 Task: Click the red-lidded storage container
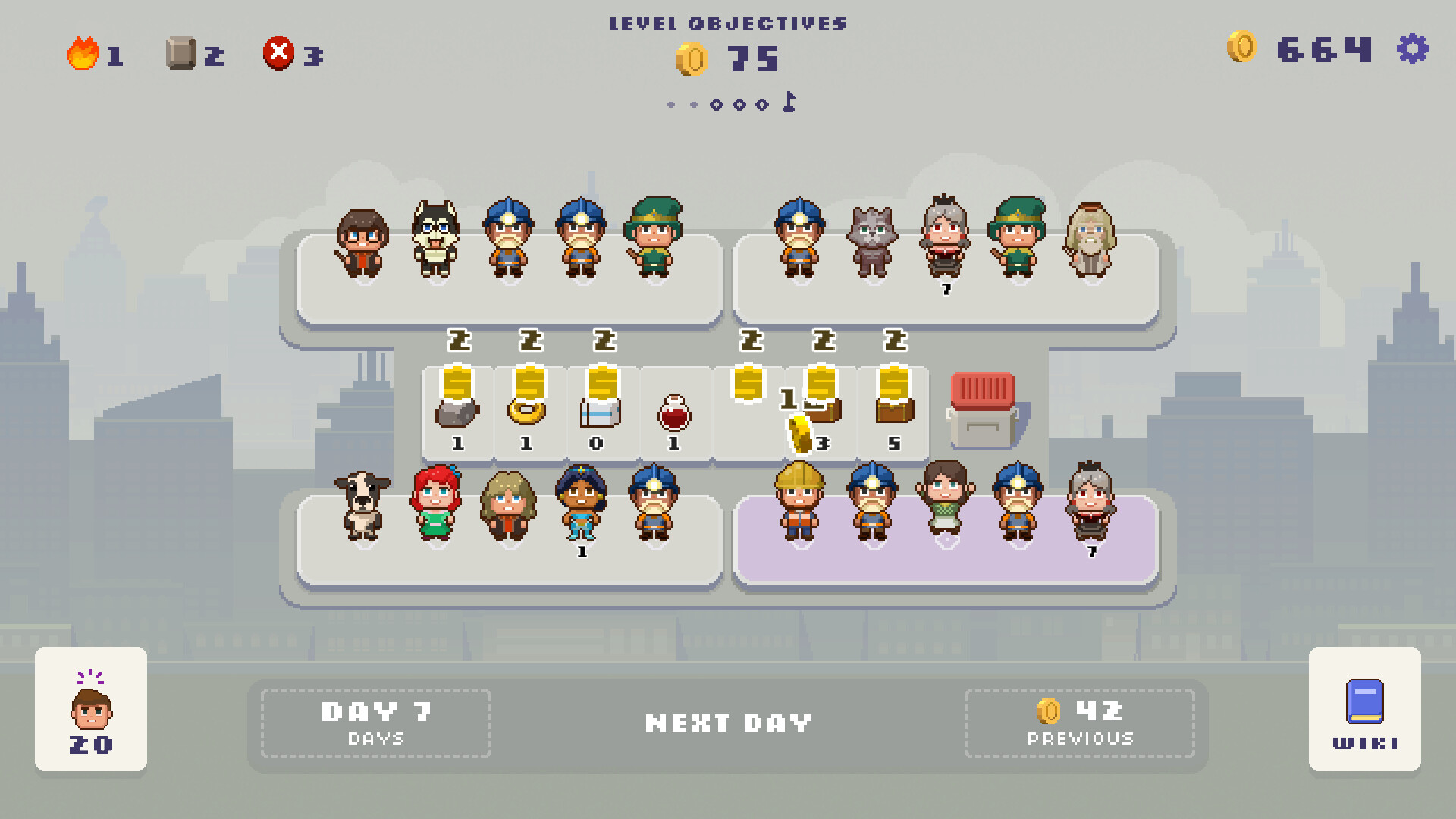[x=982, y=409]
